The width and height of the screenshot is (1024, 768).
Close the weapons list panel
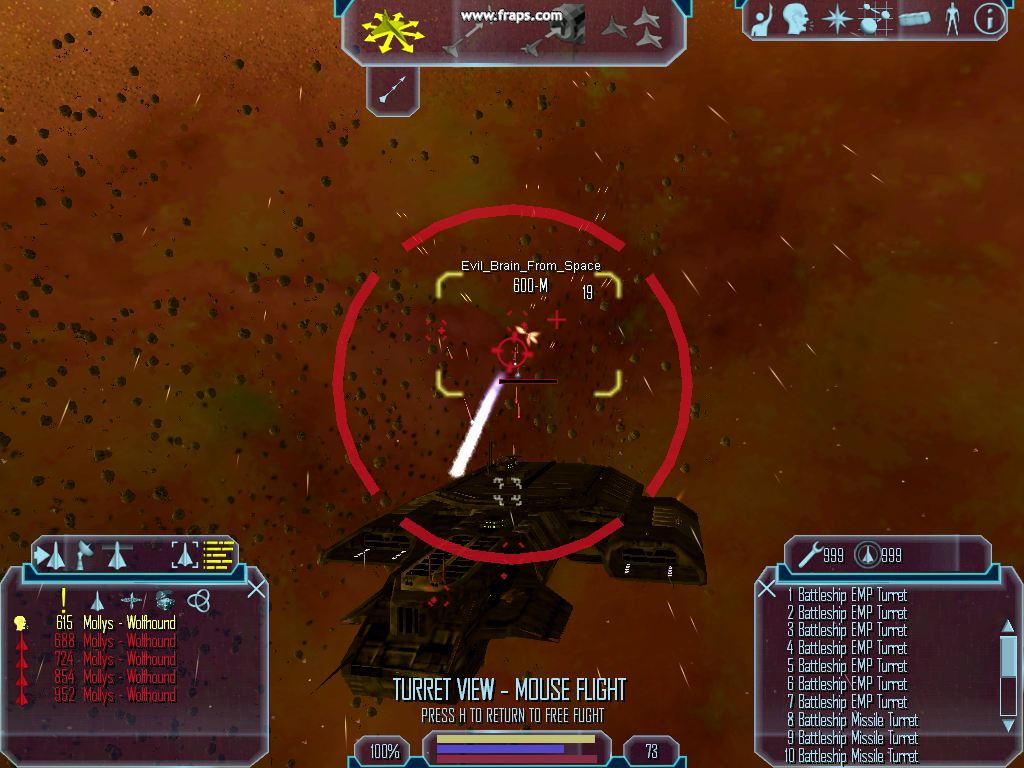(767, 589)
